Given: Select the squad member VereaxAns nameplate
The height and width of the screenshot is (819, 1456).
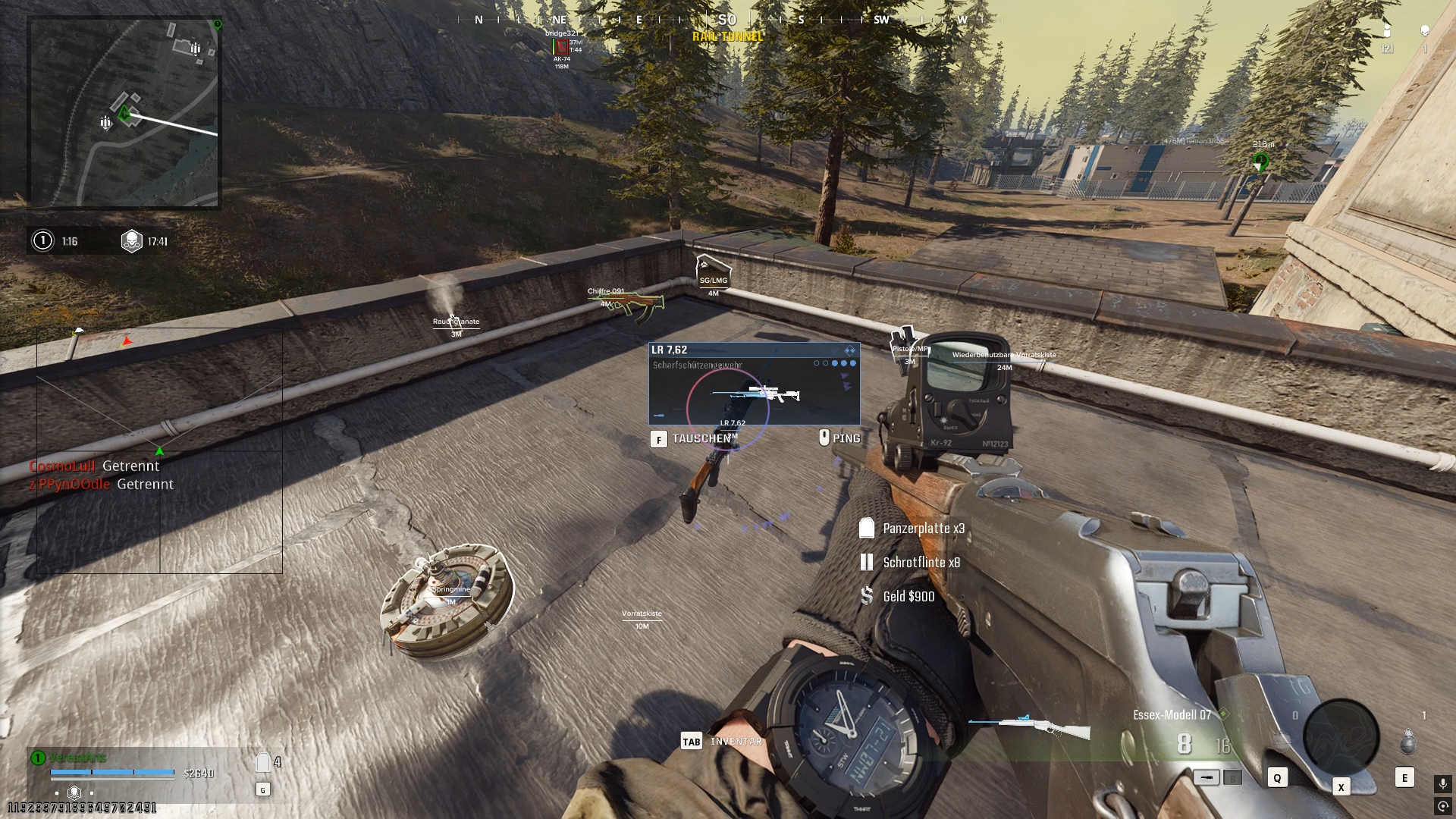Looking at the screenshot, I should tap(77, 758).
